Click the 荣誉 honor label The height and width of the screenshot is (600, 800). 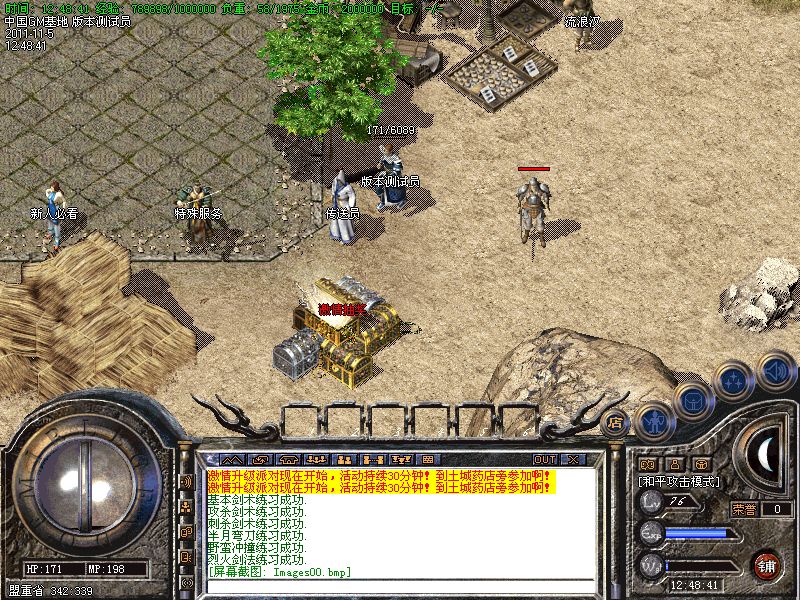[x=743, y=509]
